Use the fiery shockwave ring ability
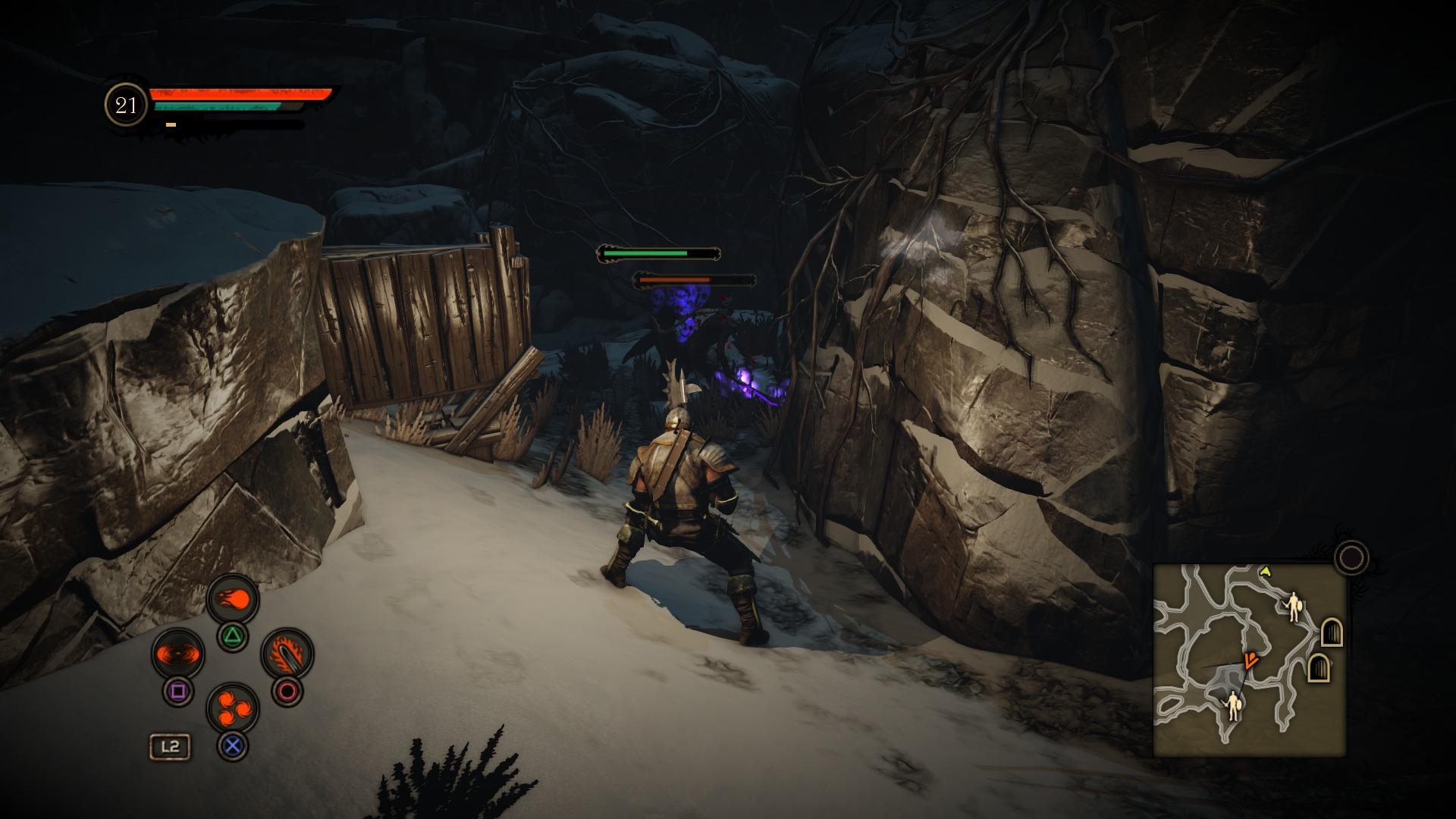Screen dimensions: 1456x819 [x=178, y=654]
